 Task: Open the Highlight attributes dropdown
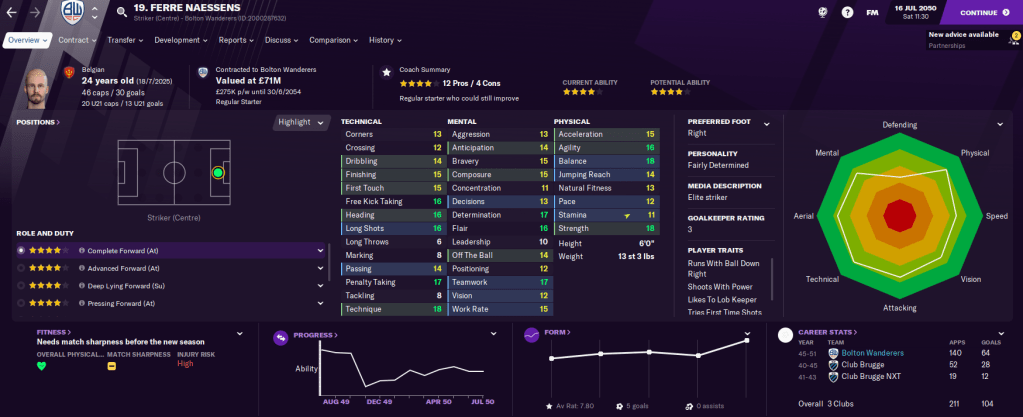[302, 122]
